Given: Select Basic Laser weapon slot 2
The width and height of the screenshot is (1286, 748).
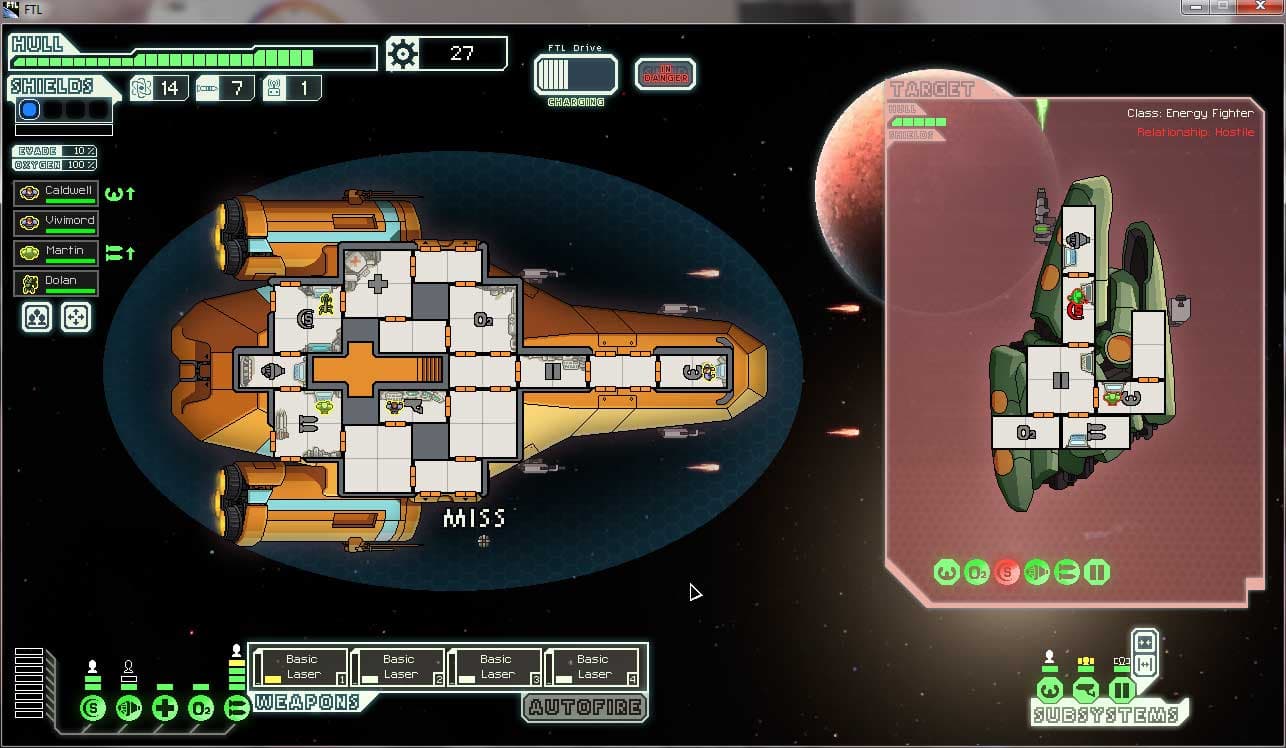Looking at the screenshot, I should 398,667.
